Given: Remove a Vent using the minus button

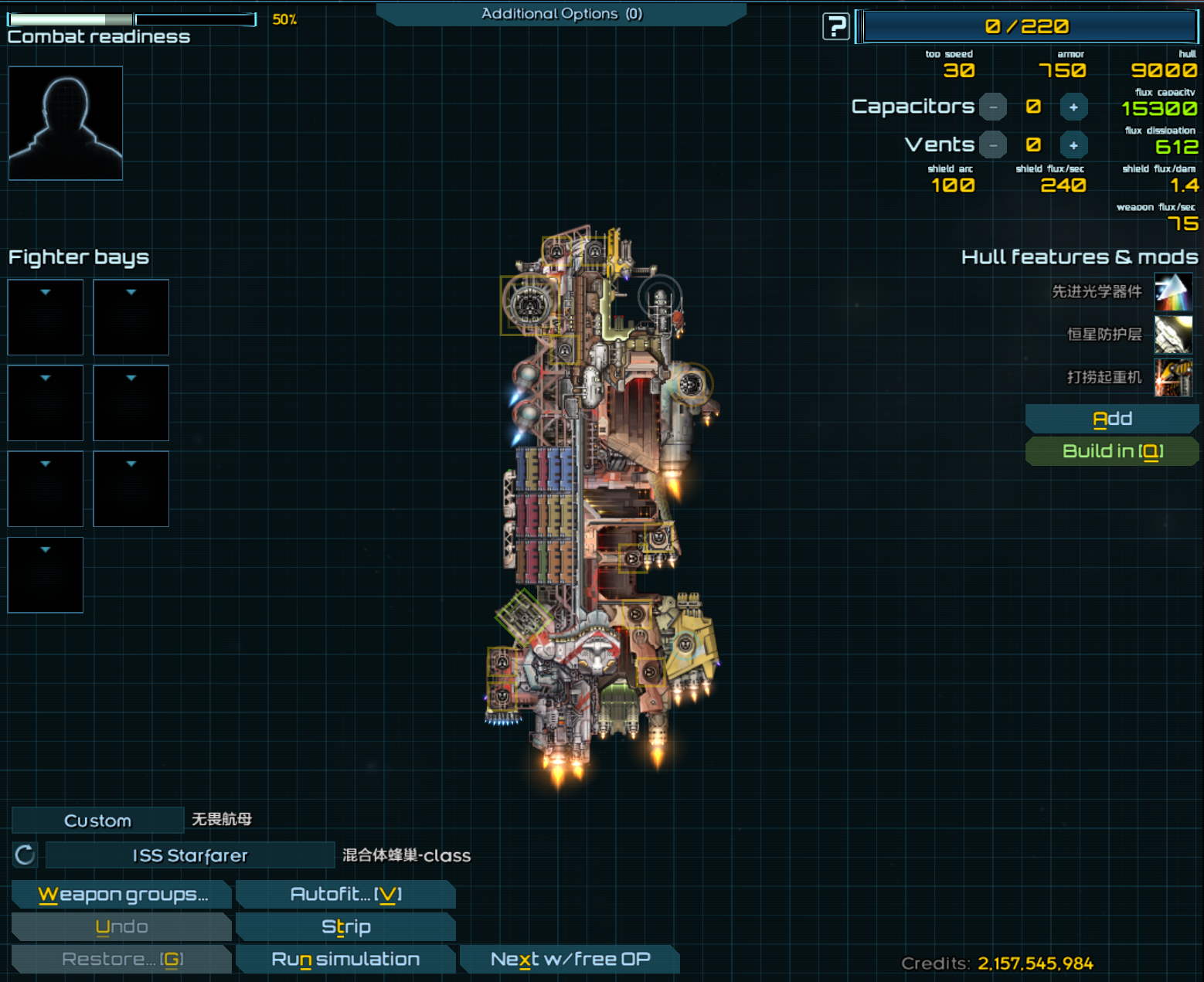Looking at the screenshot, I should [993, 145].
